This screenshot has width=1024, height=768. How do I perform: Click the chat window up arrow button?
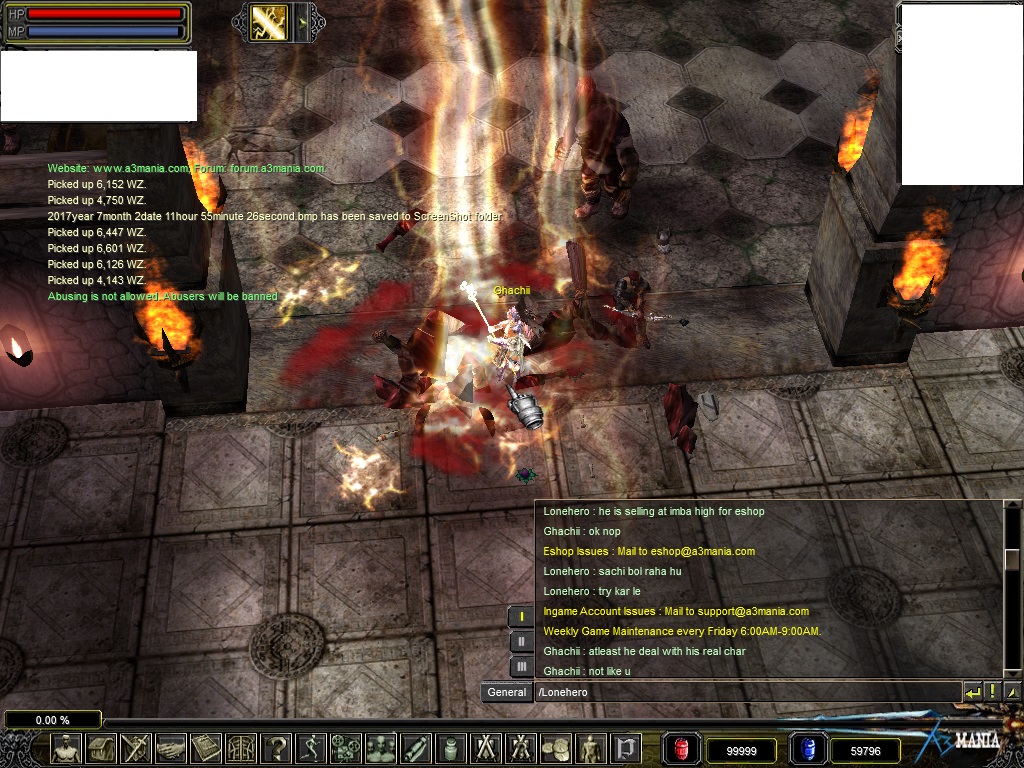click(x=1012, y=692)
